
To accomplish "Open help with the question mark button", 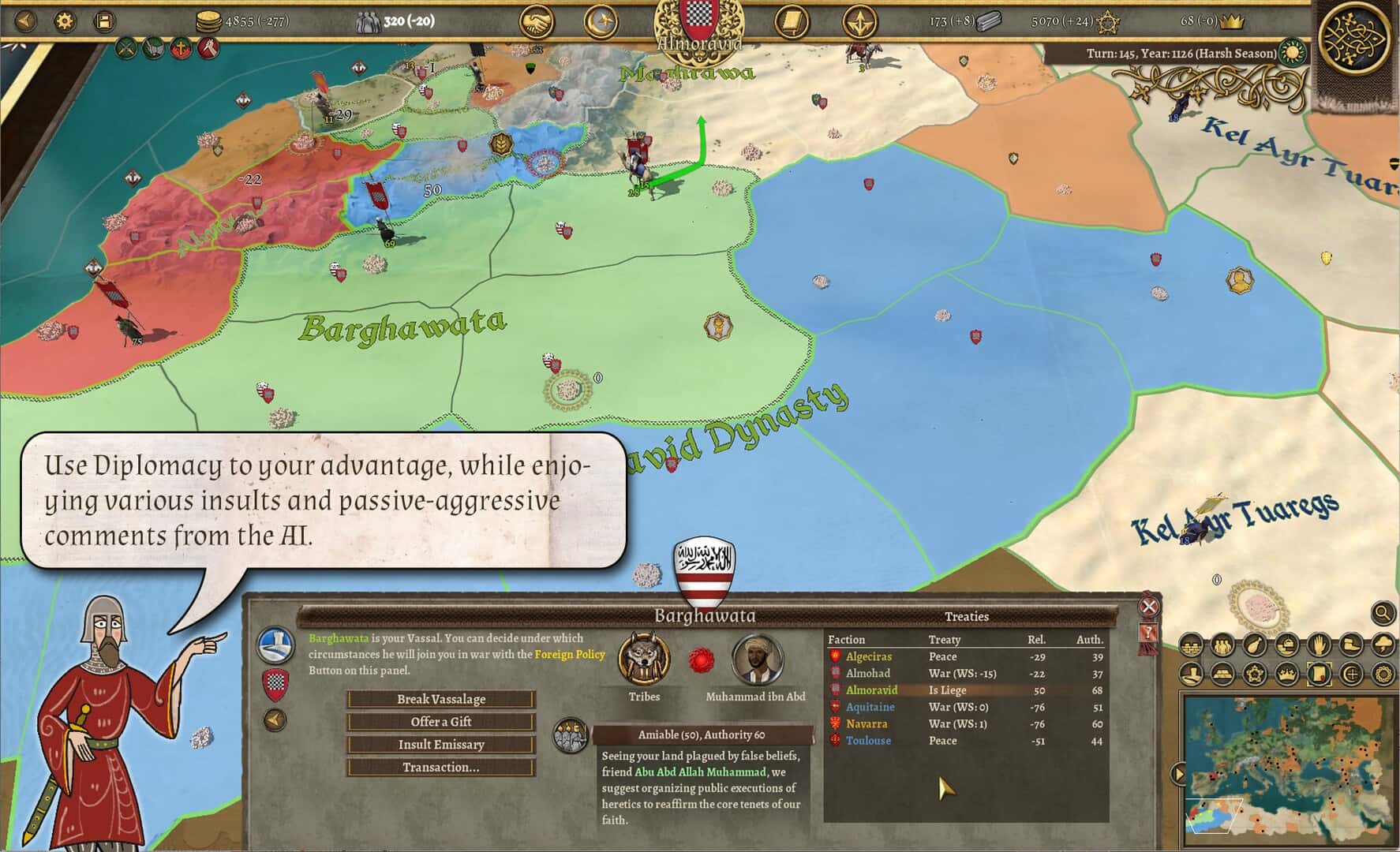I will pyautogui.click(x=1149, y=633).
